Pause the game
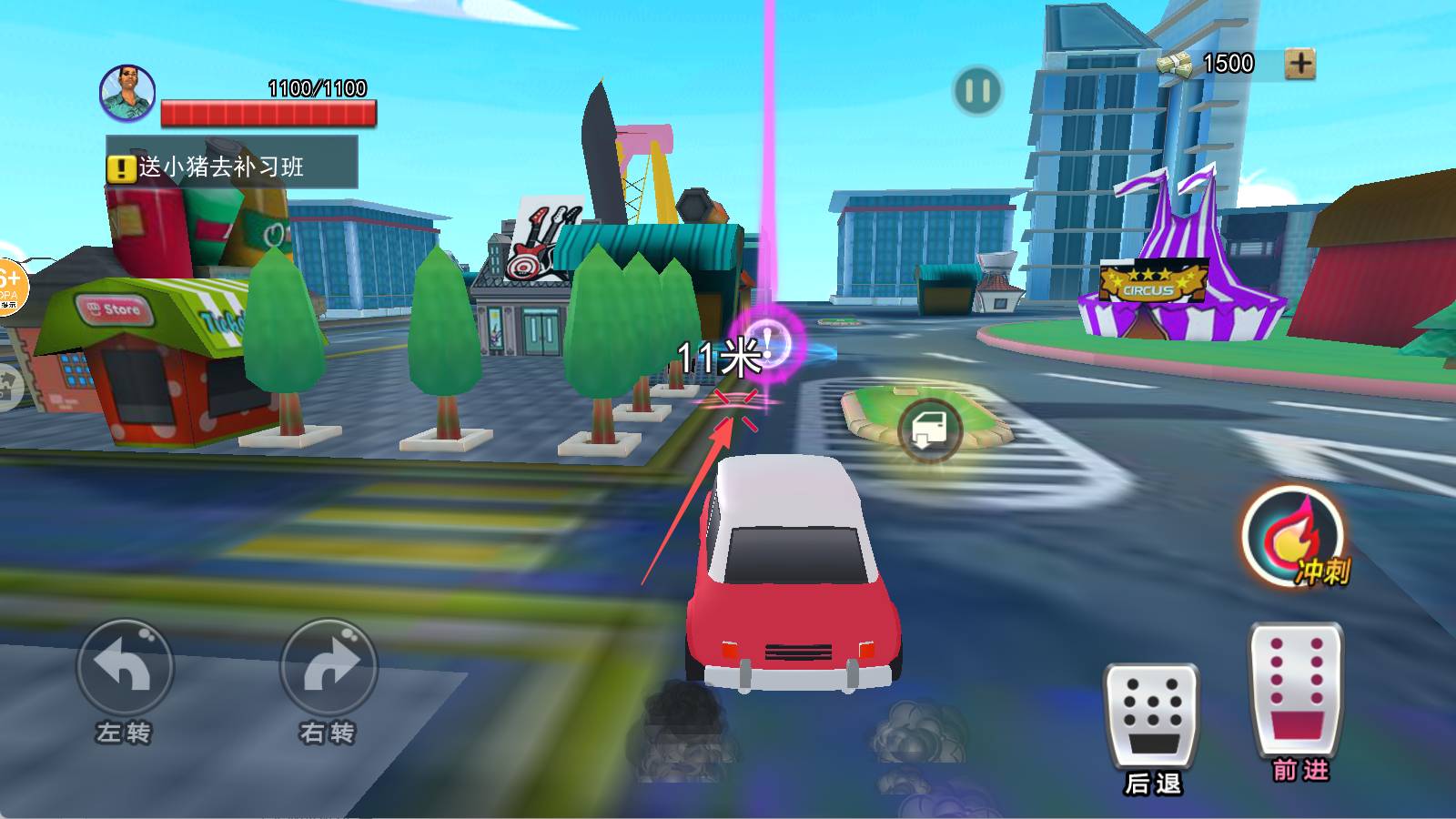Image resolution: width=1456 pixels, height=819 pixels. coord(977,91)
